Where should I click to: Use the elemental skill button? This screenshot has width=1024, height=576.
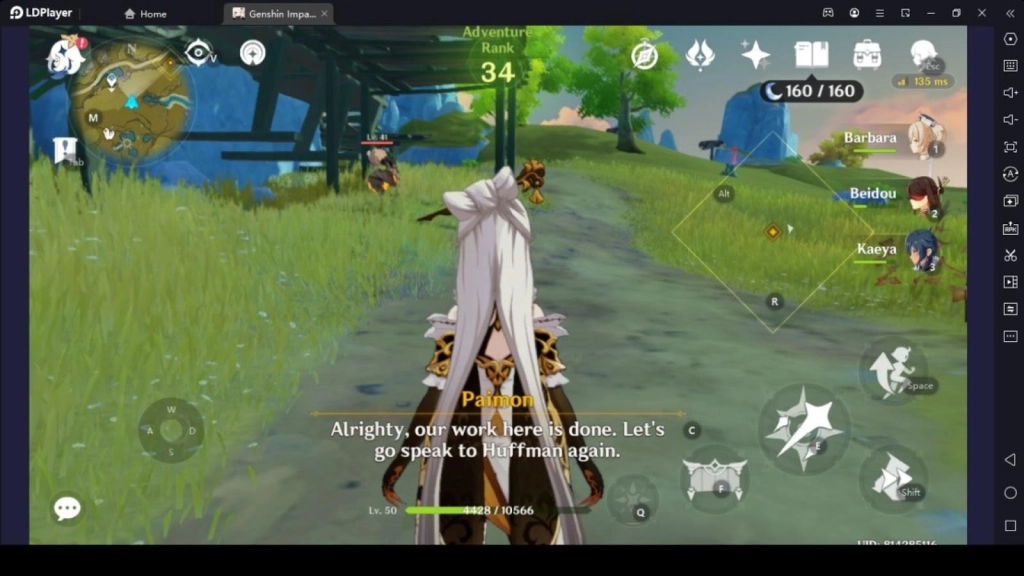[714, 478]
